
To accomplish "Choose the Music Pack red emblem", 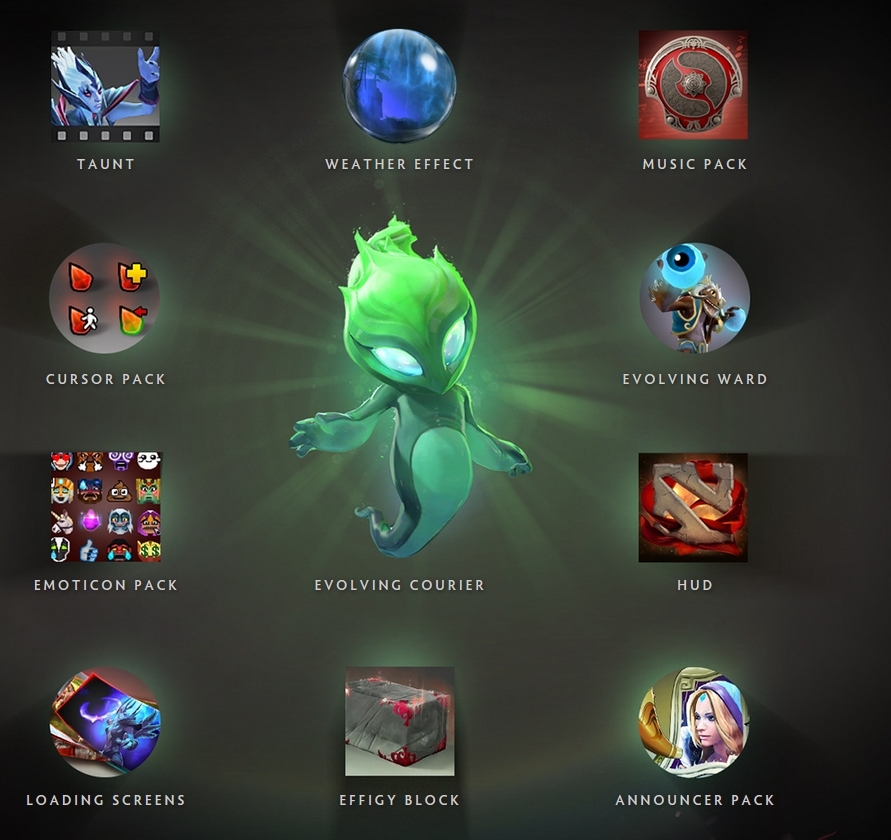I will coord(693,85).
